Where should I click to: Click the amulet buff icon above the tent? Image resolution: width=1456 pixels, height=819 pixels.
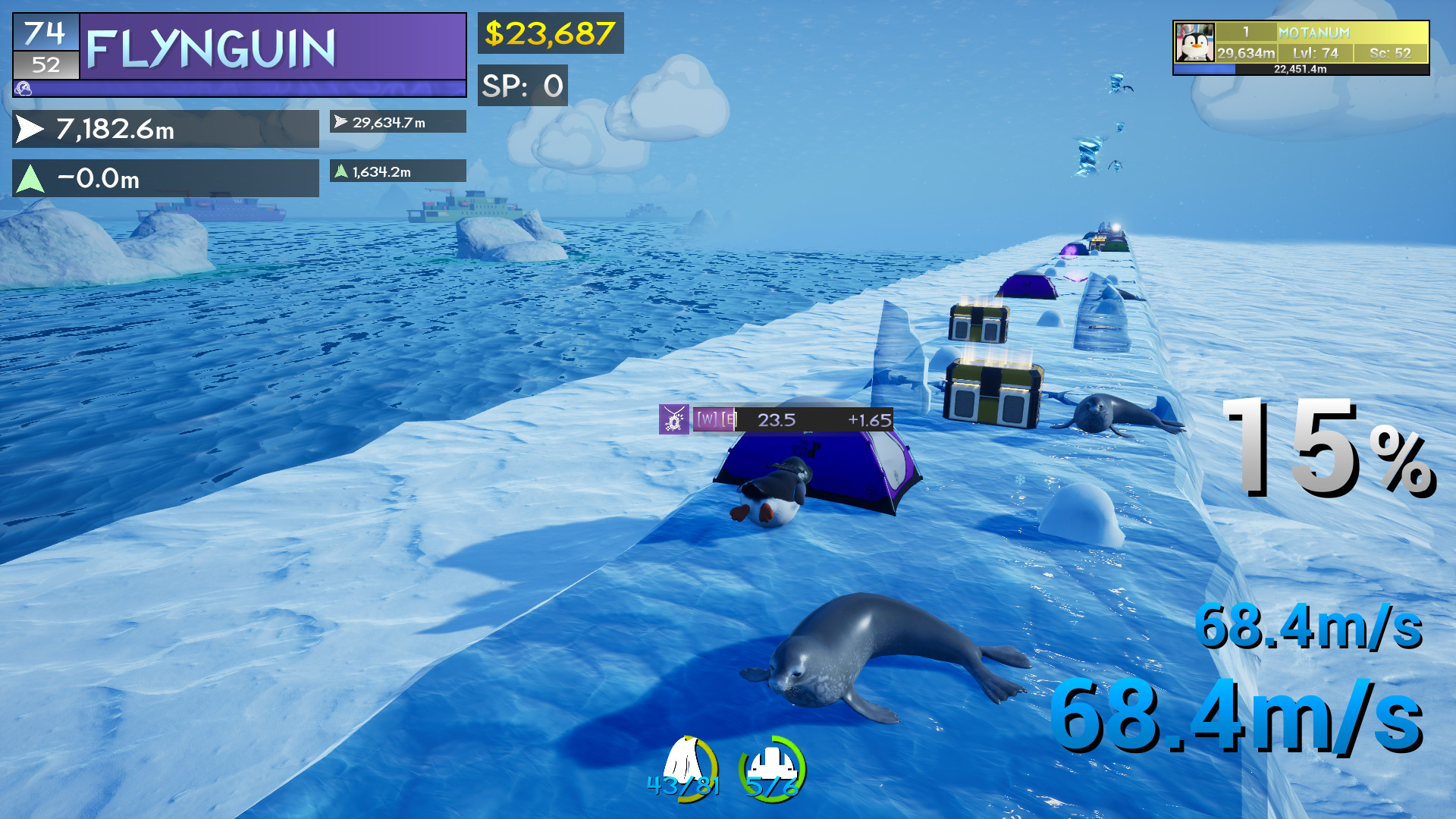(673, 418)
